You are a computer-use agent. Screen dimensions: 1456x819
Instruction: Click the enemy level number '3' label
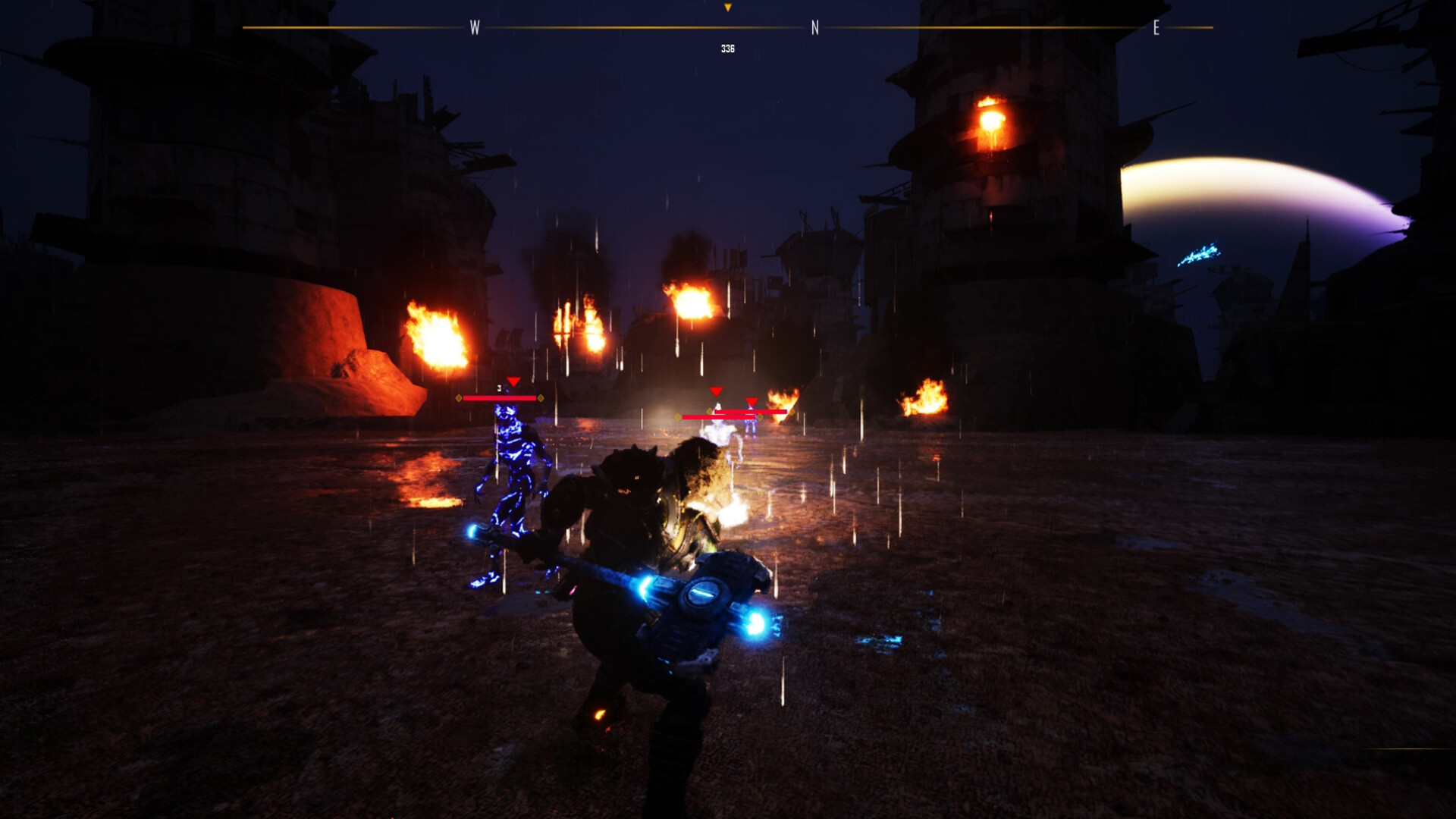tap(499, 387)
